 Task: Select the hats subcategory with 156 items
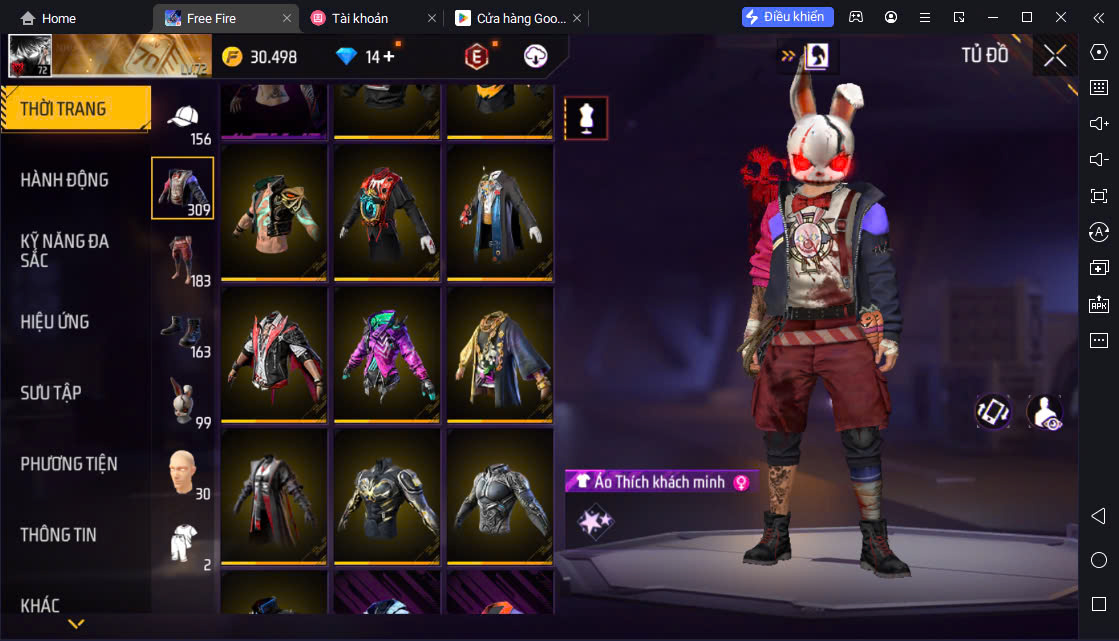pos(183,122)
